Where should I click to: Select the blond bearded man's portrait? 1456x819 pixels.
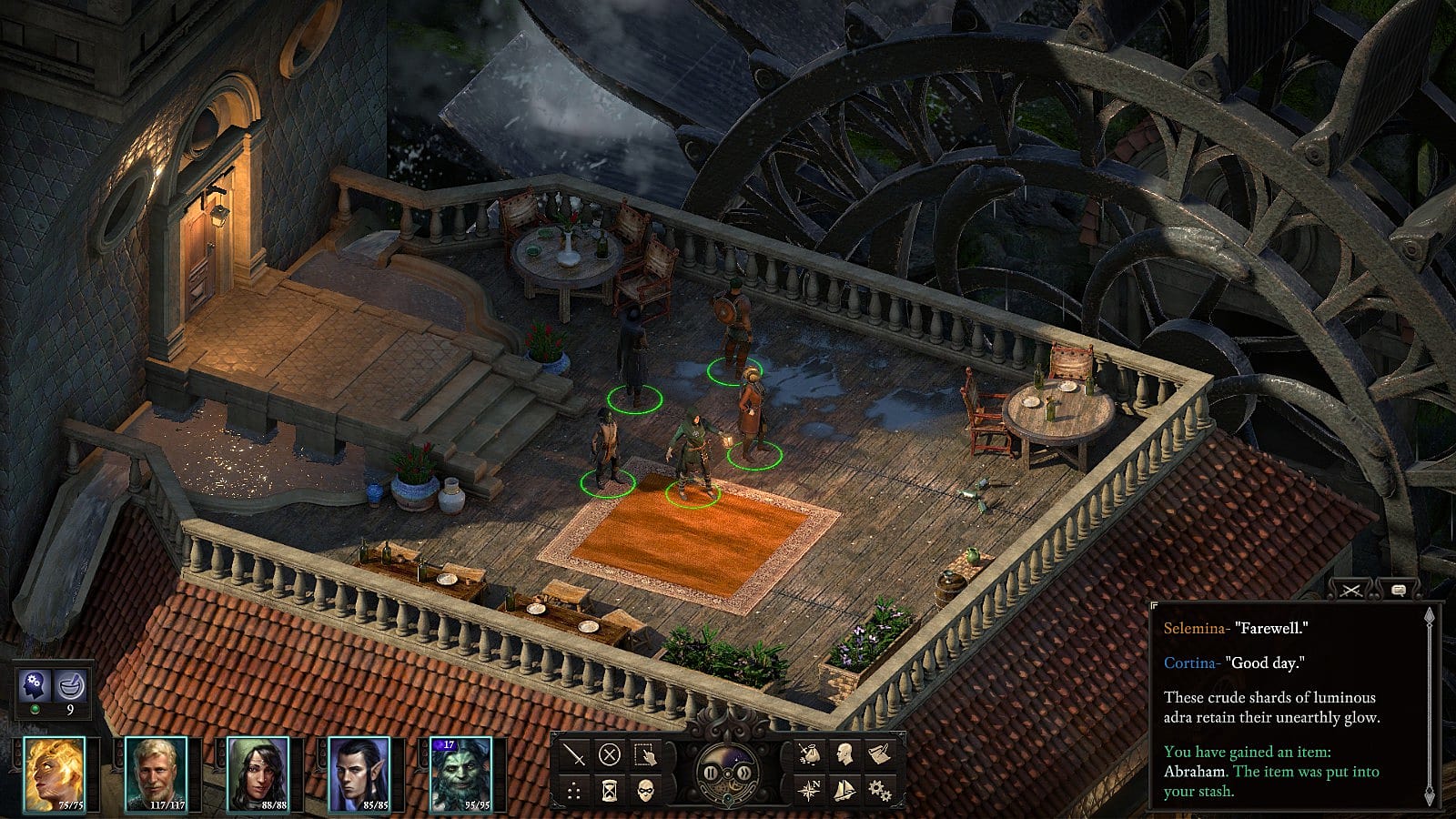[155, 773]
